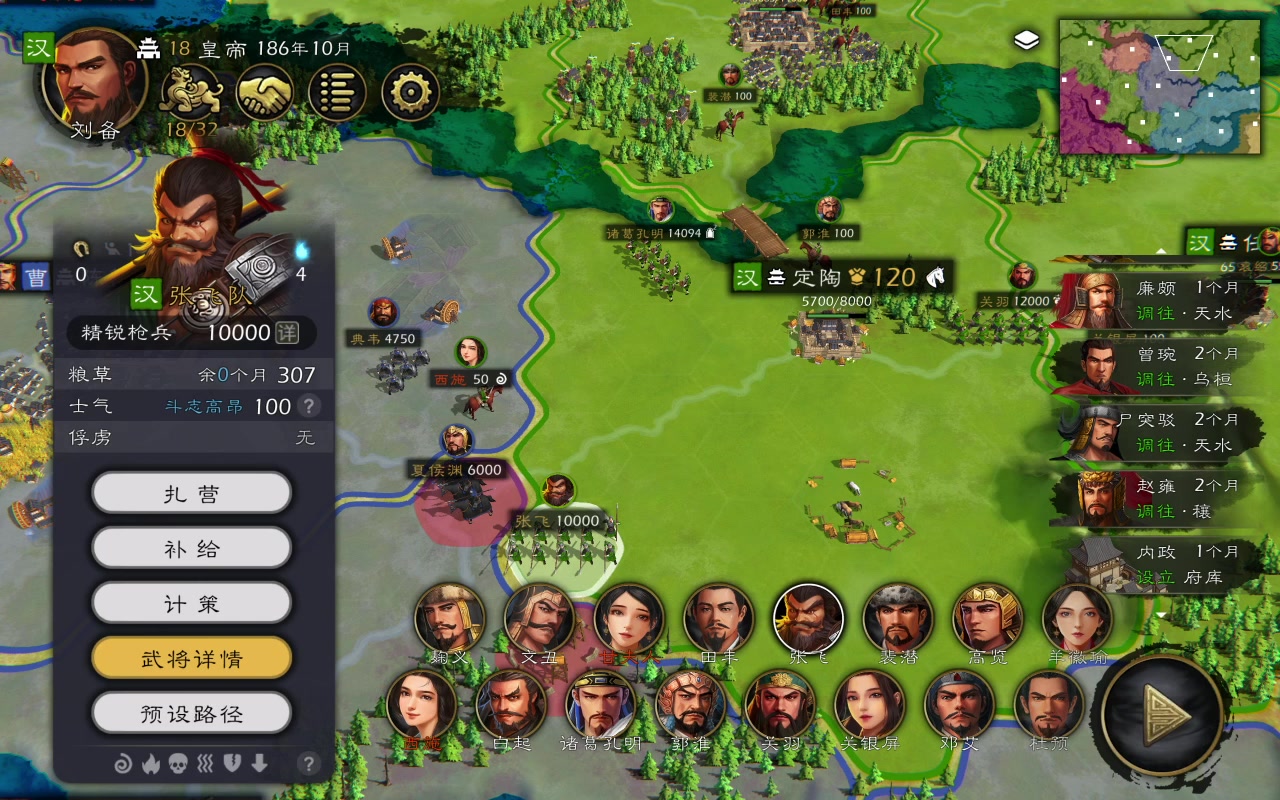Screen dimensions: 1280x800
Task: Show troop details with the 详 button
Action: (287, 333)
